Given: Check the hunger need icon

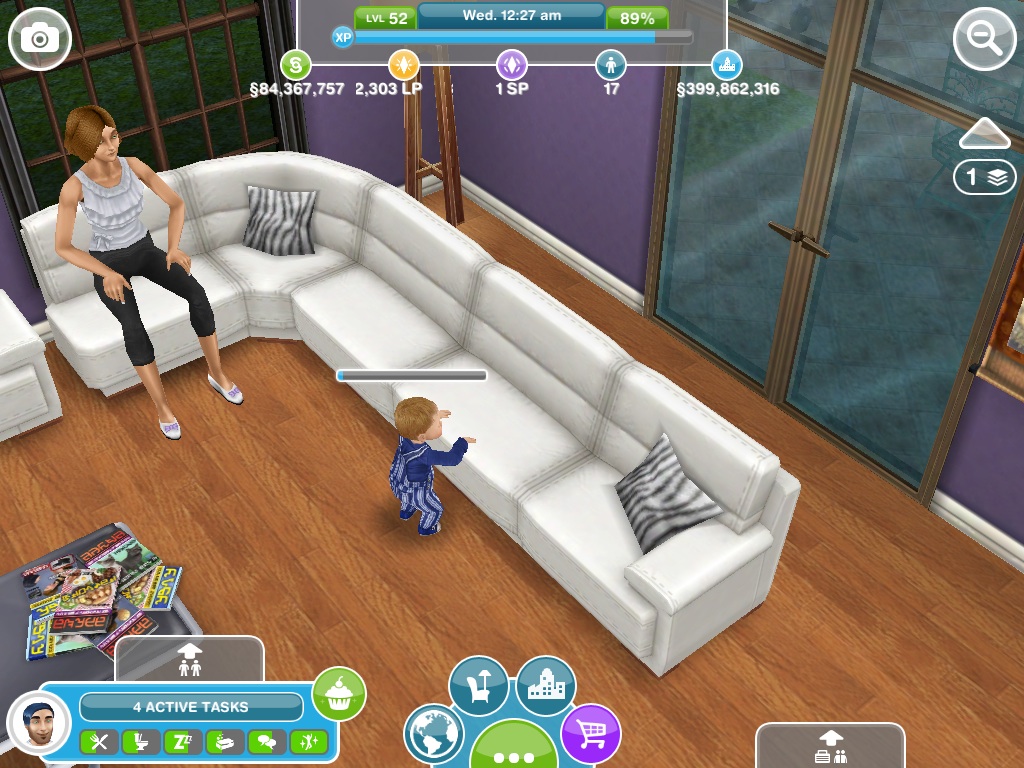Looking at the screenshot, I should [98, 742].
